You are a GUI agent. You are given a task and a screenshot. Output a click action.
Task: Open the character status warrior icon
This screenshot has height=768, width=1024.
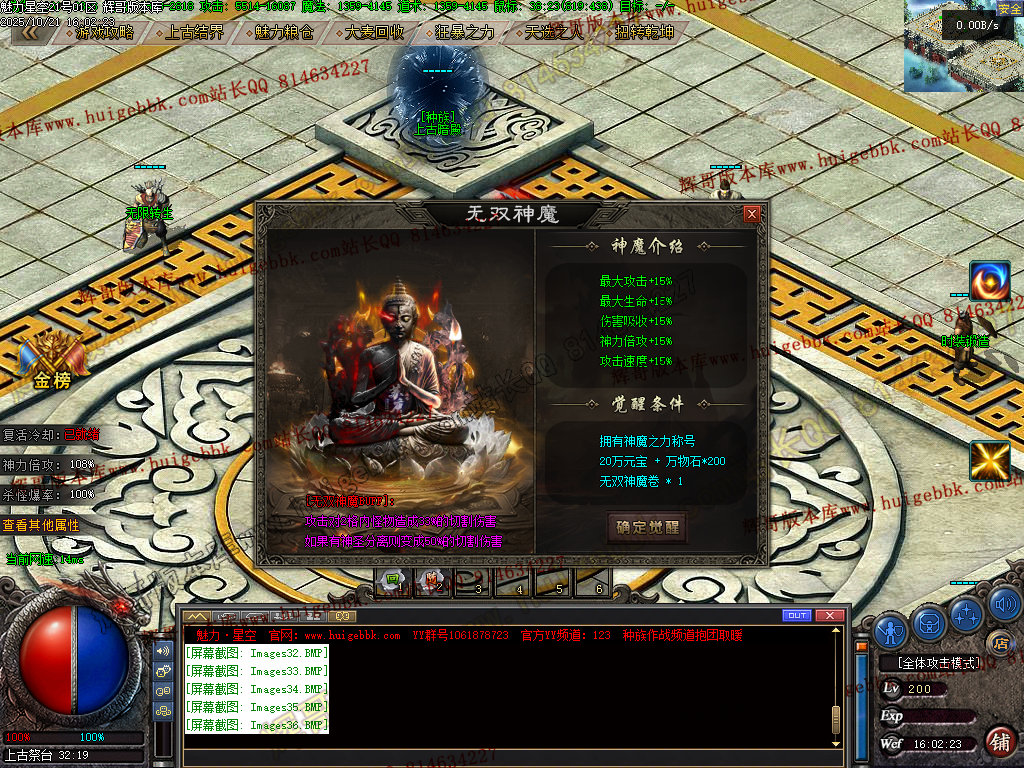890,630
